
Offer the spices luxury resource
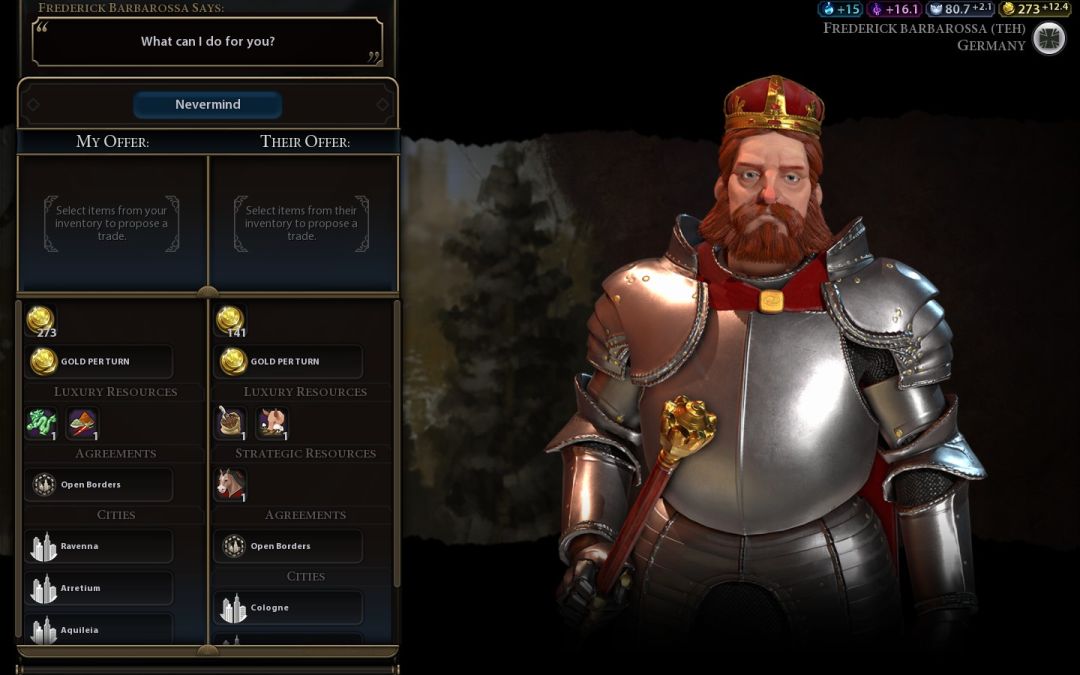coord(82,423)
